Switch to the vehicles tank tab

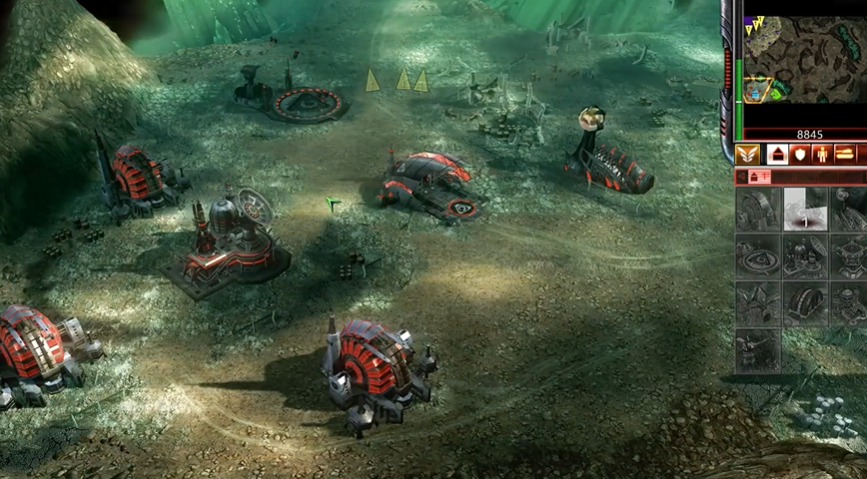[846, 155]
